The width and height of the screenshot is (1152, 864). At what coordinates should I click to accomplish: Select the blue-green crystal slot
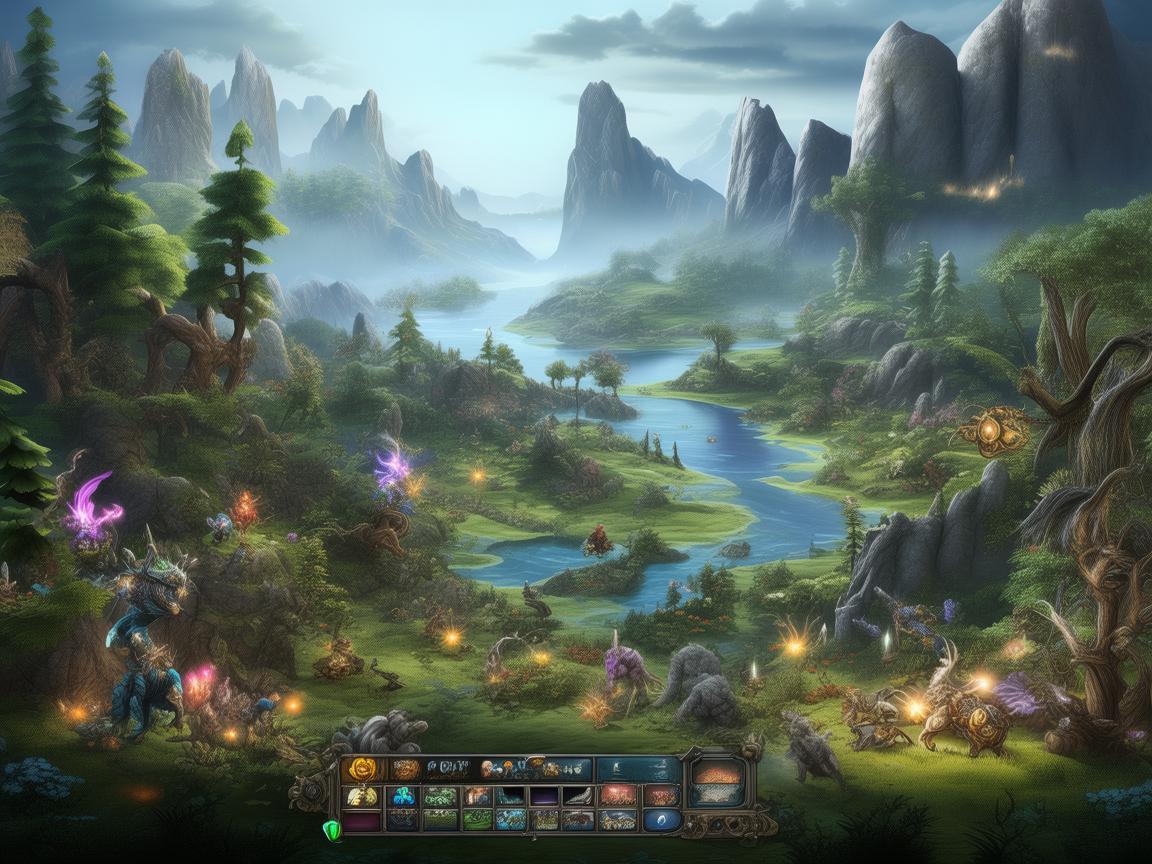403,796
